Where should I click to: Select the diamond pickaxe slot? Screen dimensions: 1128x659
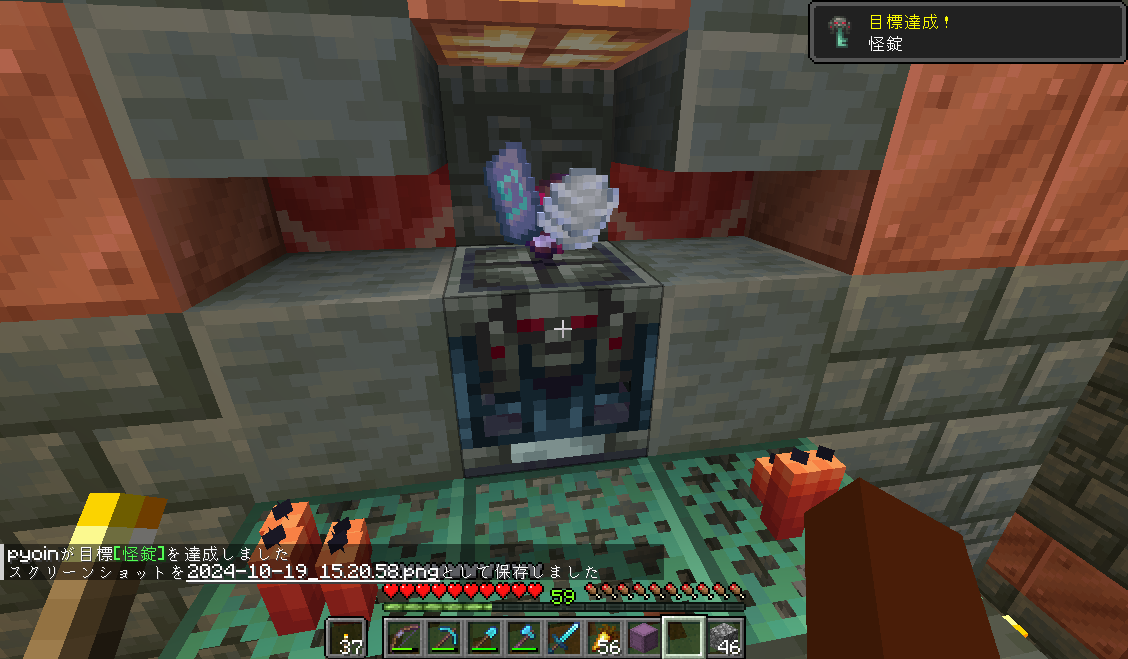pos(445,638)
